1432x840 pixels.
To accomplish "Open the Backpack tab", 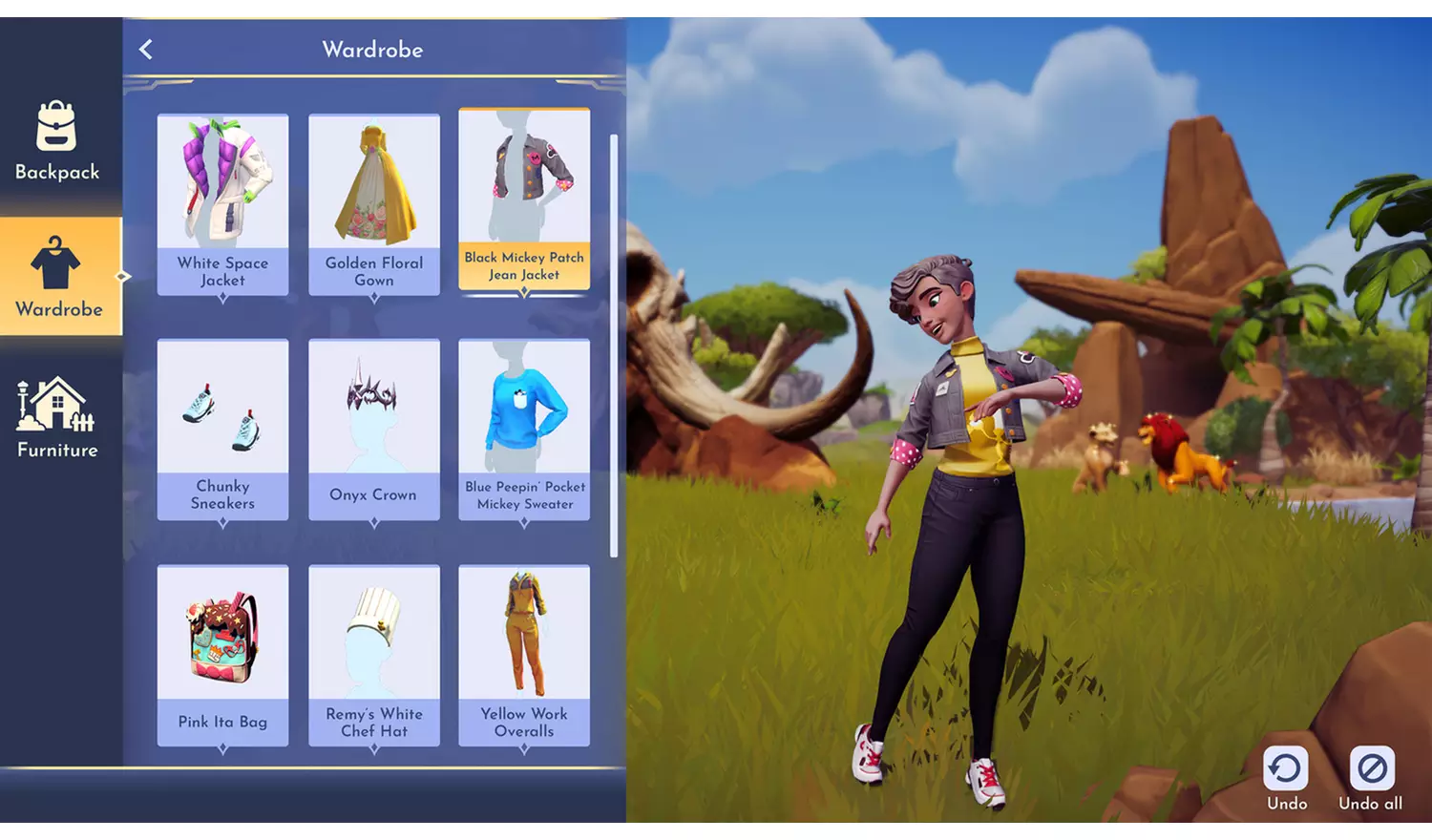I will click(x=57, y=140).
